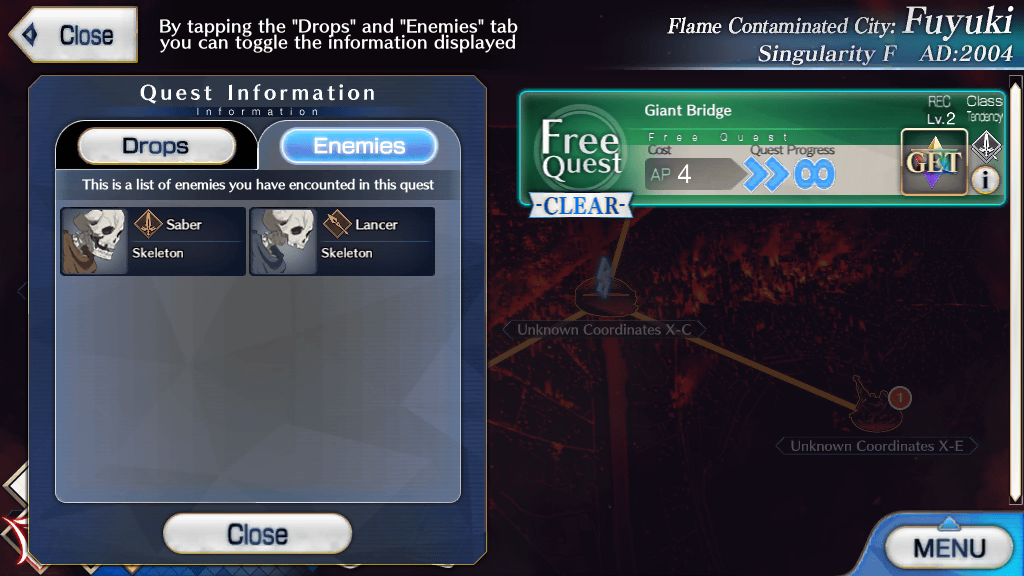Switch to the Drops tab
This screenshot has width=1024, height=576.
pos(156,147)
